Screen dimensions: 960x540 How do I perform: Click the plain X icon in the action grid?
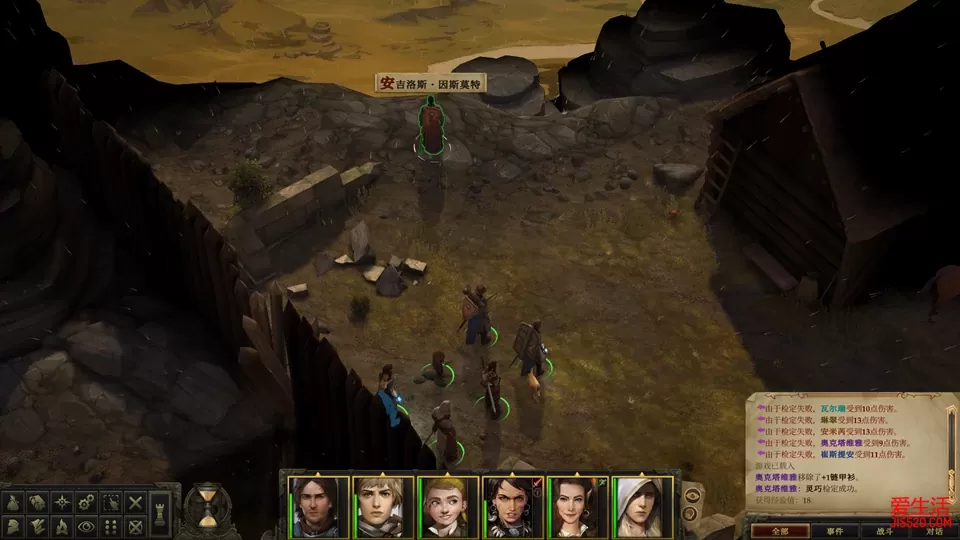[x=136, y=501]
